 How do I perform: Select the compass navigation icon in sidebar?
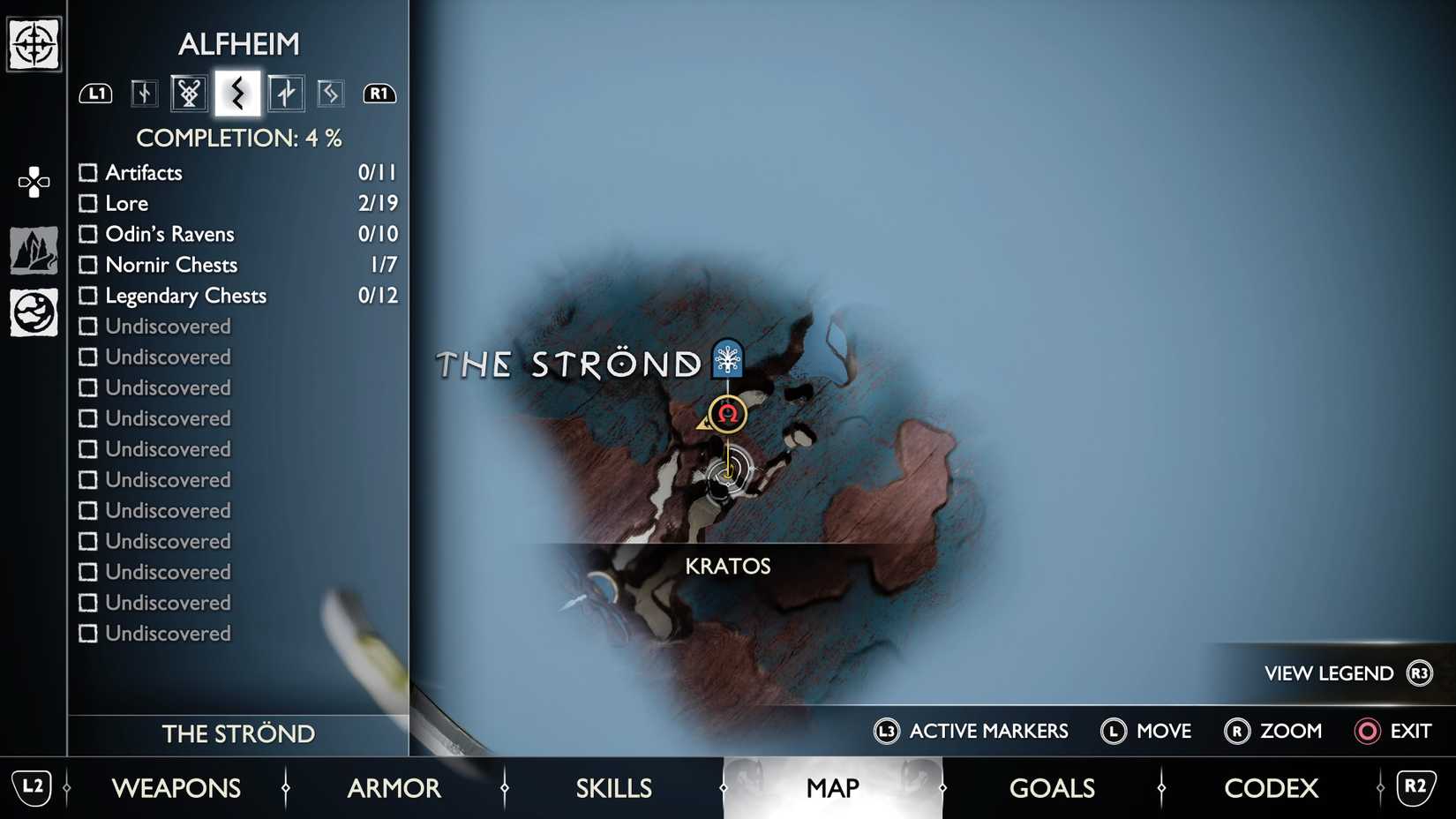coord(33,42)
